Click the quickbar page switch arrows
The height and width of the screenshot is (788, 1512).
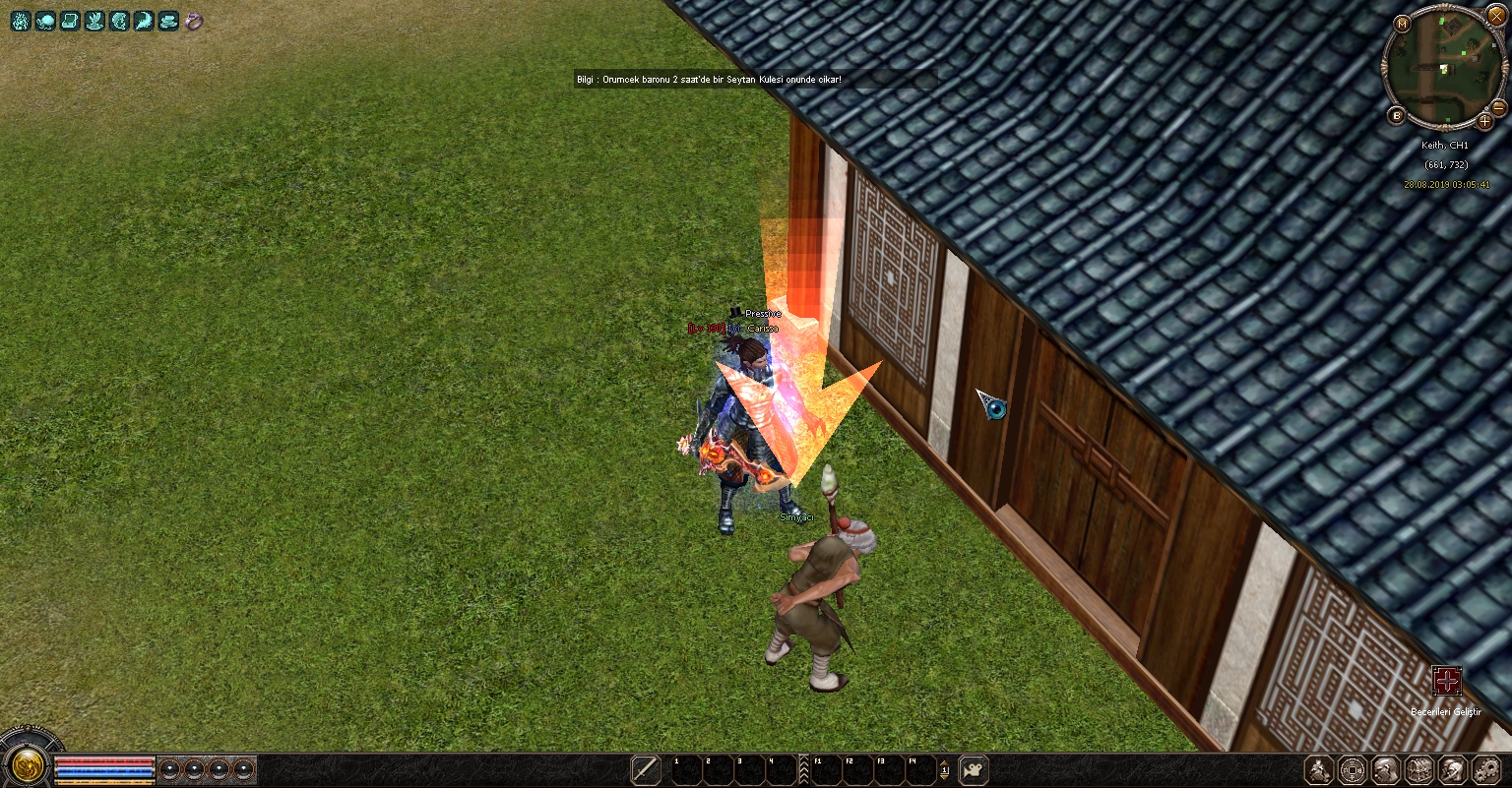944,769
